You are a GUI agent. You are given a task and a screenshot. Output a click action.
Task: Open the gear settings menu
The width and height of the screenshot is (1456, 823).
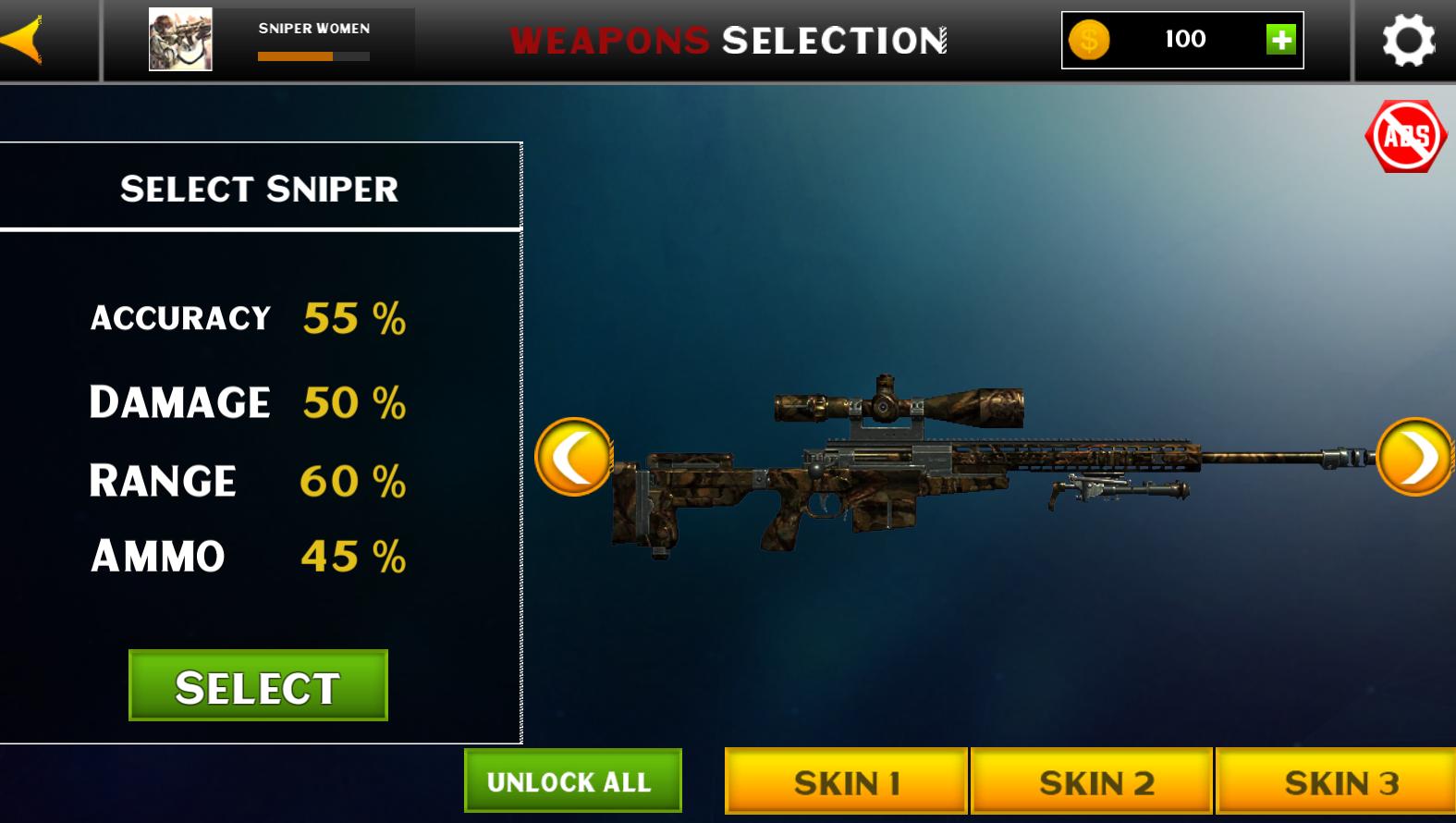point(1408,41)
